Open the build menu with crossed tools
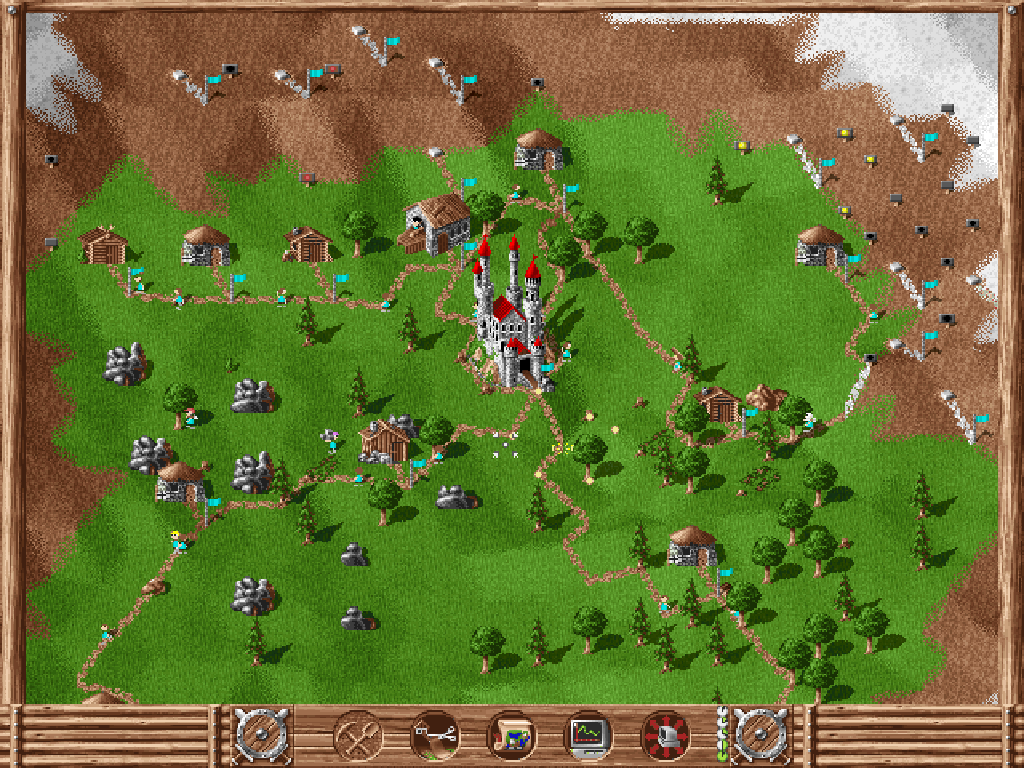Image resolution: width=1024 pixels, height=768 pixels. 358,737
